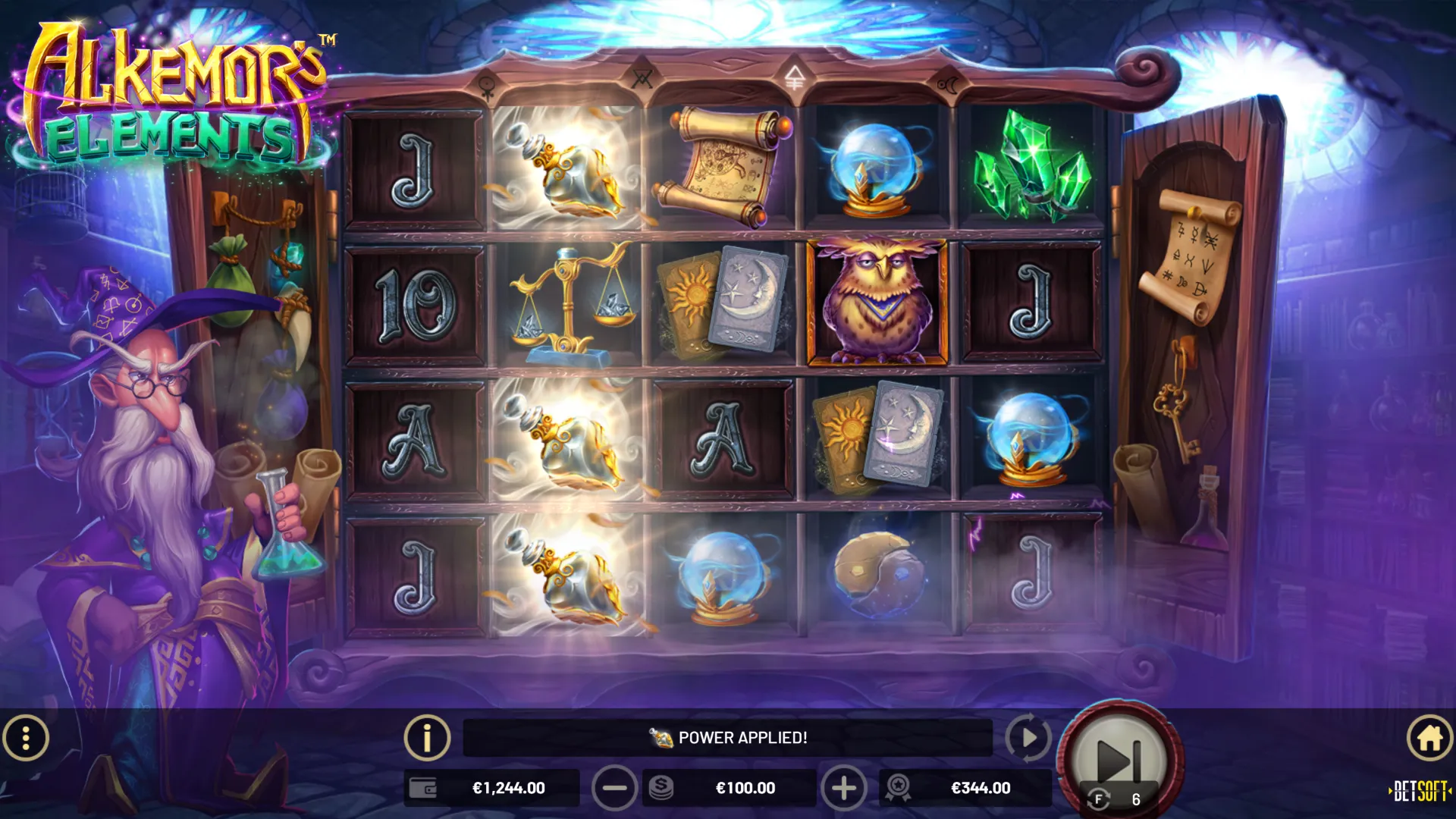Show the game info paytable
Image resolution: width=1456 pixels, height=819 pixels.
click(427, 738)
